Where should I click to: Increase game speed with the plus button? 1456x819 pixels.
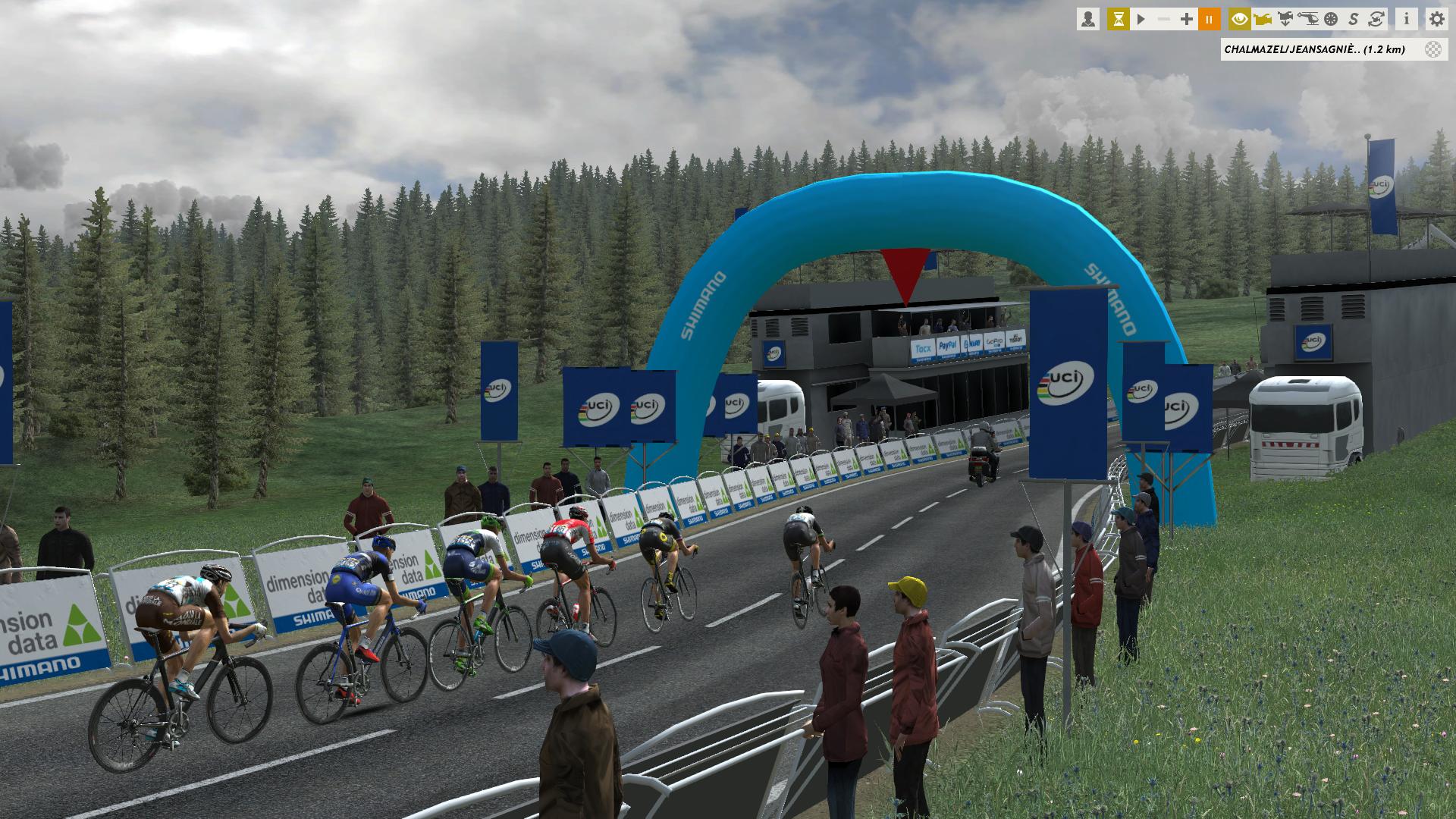[x=1187, y=19]
